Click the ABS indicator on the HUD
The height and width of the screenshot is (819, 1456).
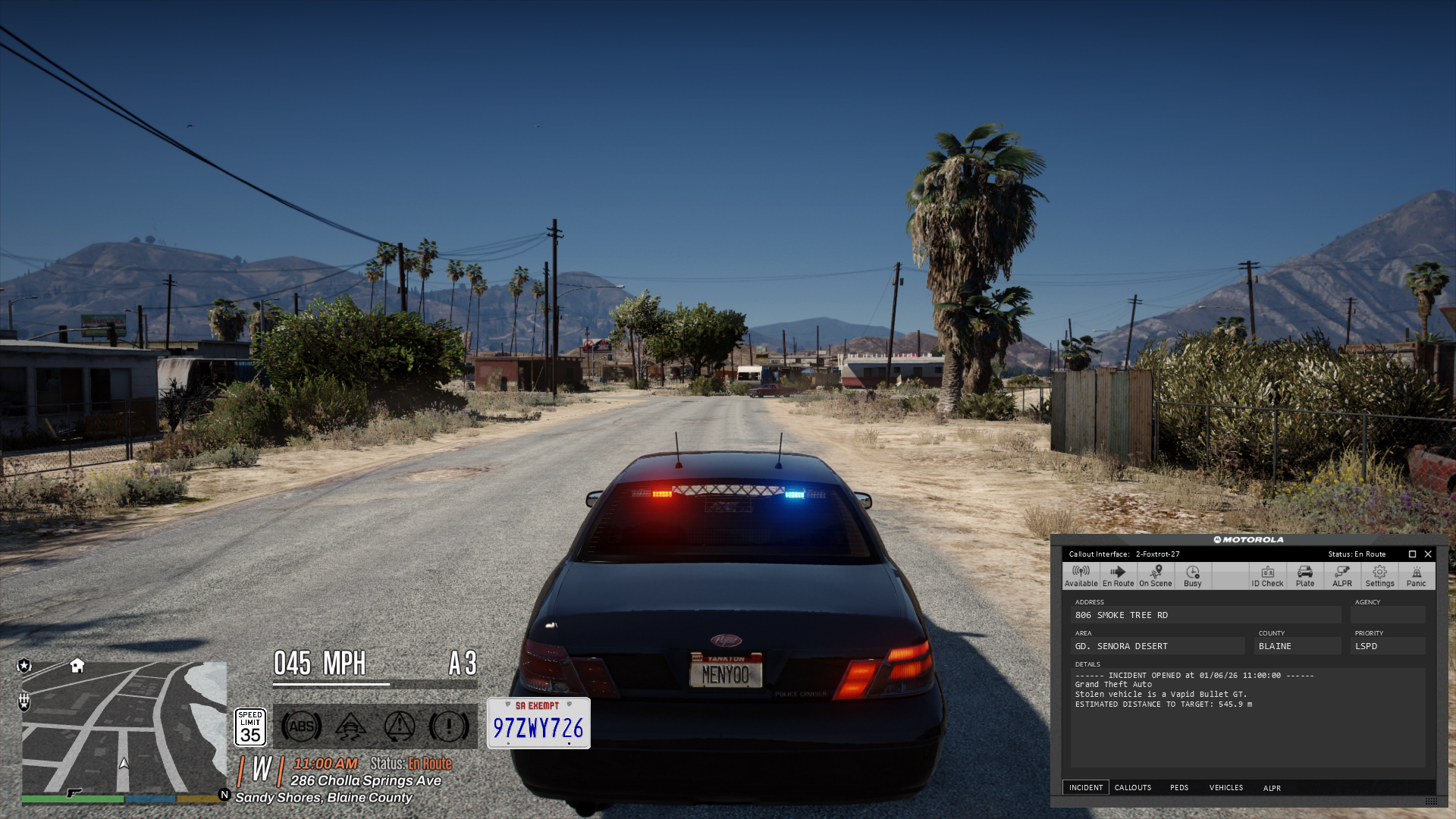click(x=300, y=726)
